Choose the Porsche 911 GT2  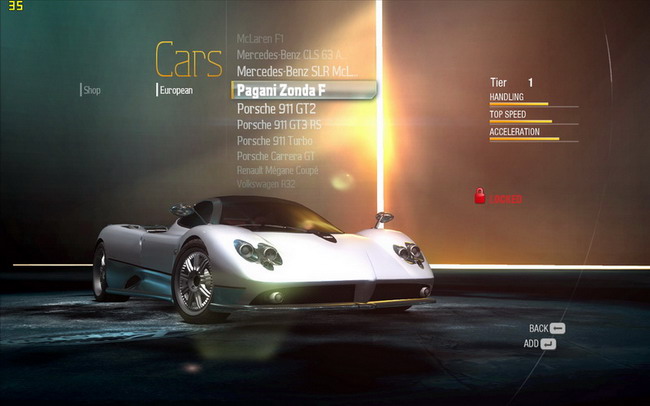coord(276,108)
